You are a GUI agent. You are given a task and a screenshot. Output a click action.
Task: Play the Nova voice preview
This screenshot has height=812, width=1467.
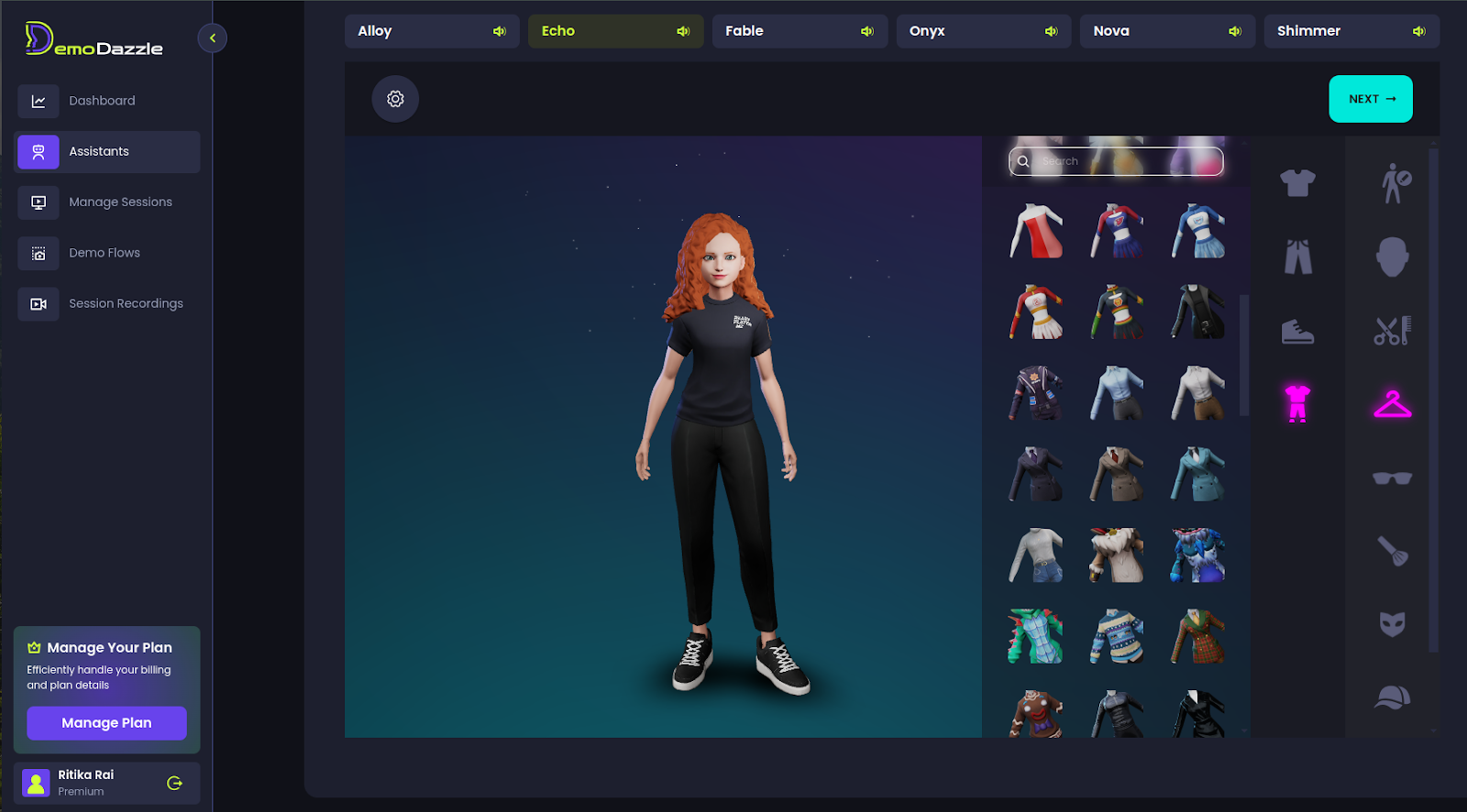pos(1235,30)
